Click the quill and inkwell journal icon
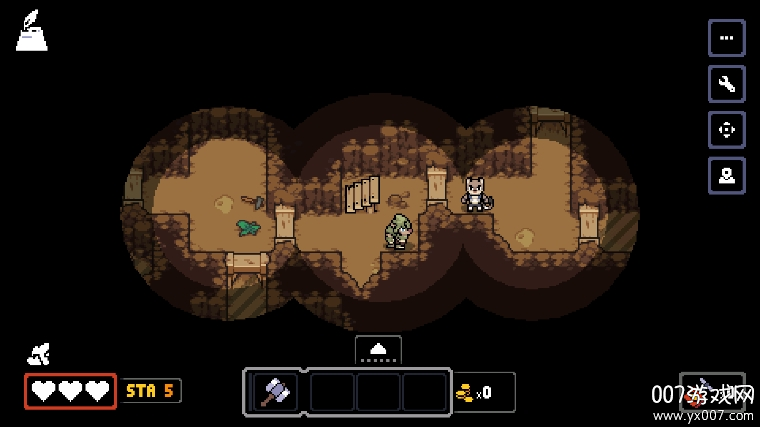This screenshot has width=760, height=427. click(x=31, y=31)
